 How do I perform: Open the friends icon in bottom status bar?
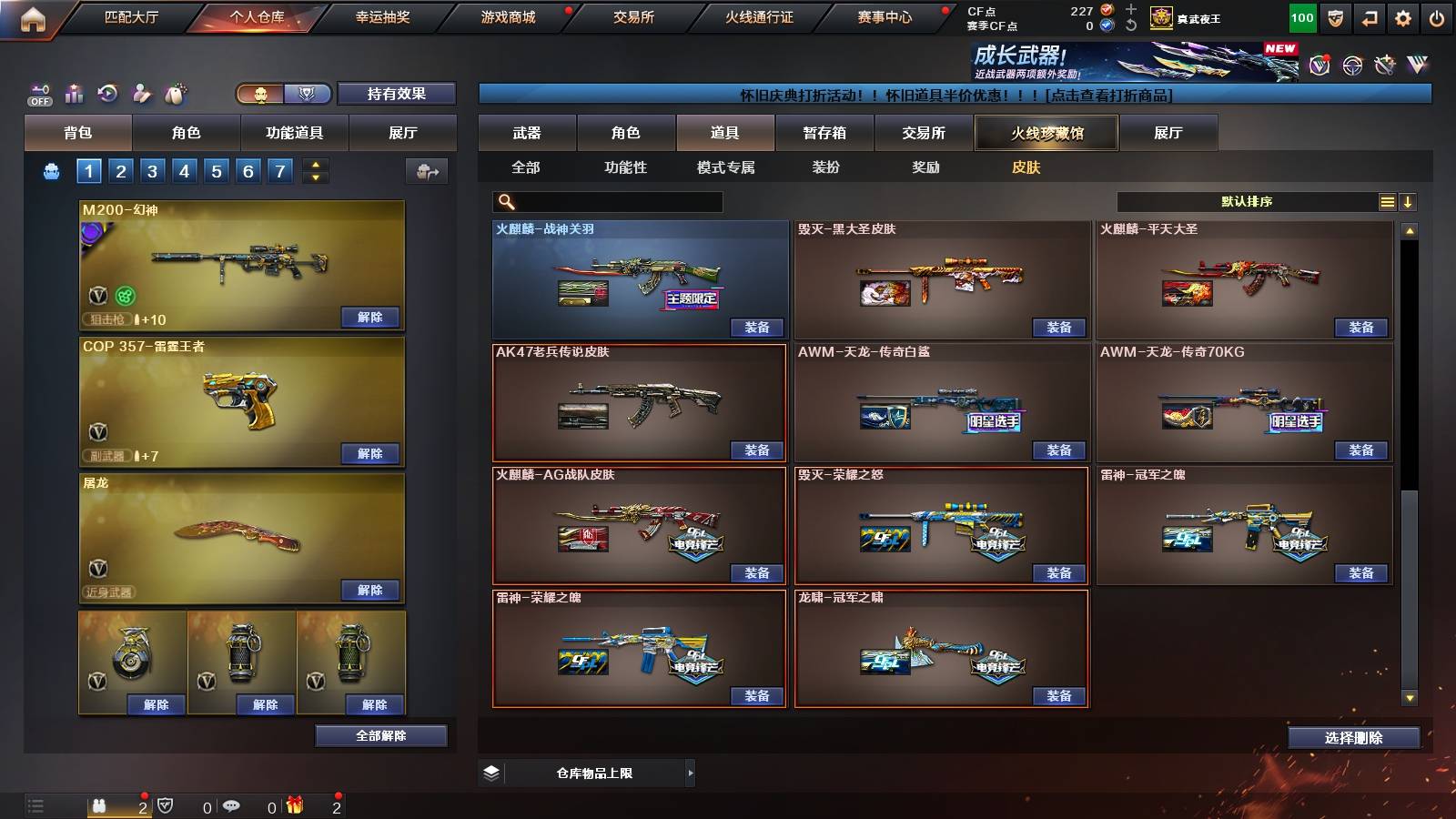[99, 806]
